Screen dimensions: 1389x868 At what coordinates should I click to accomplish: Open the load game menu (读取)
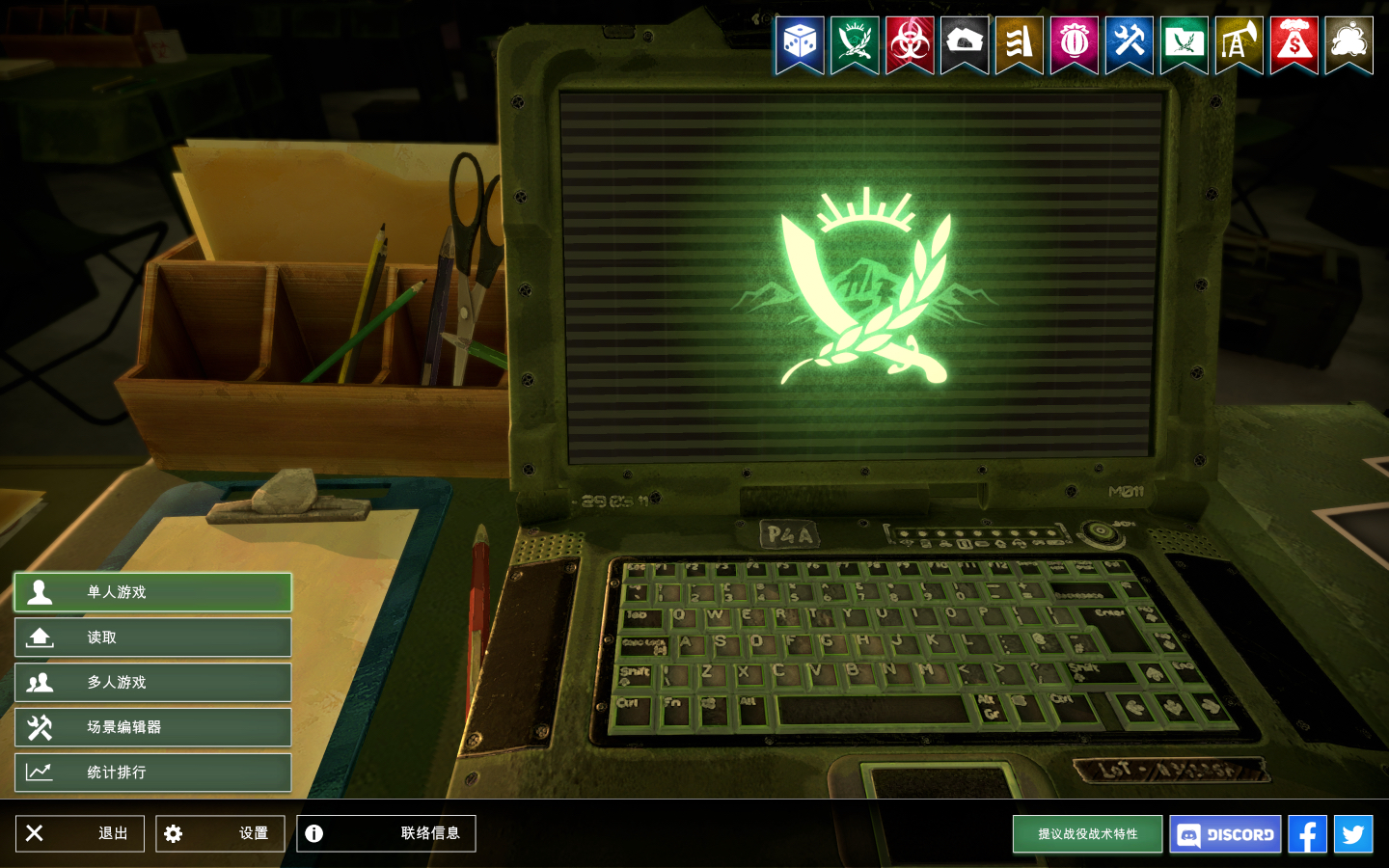(152, 637)
